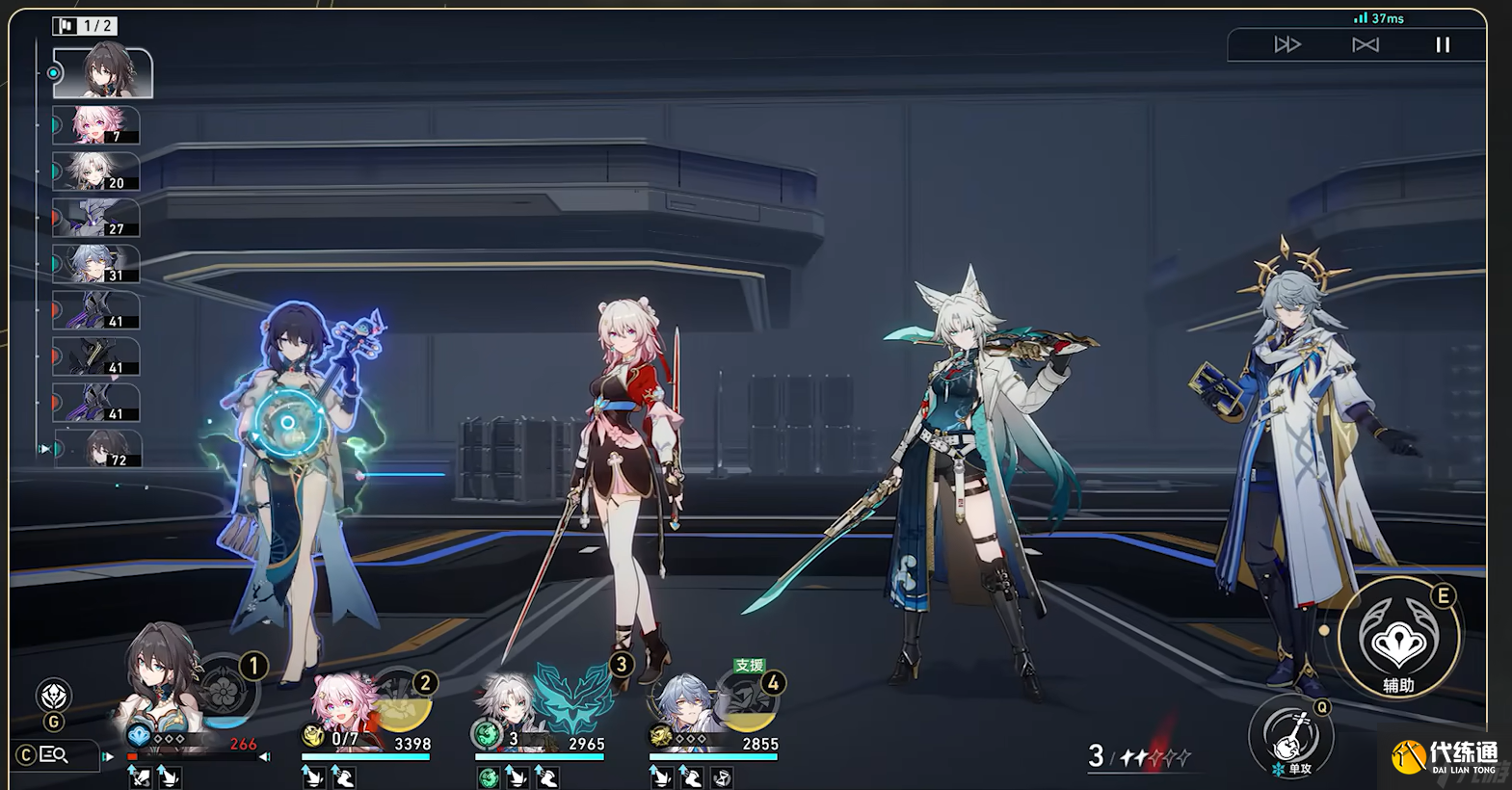Toggle the auto-battle button
1512x790 pixels.
1365,44
